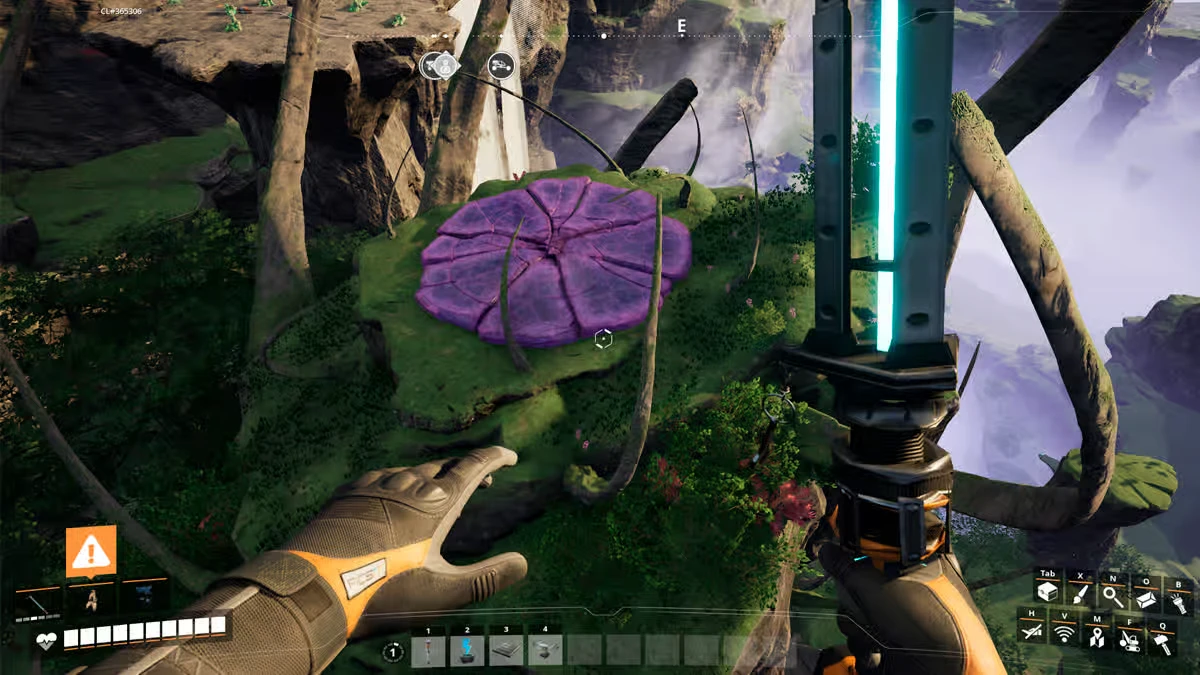The height and width of the screenshot is (675, 1200).
Task: Select hotbar slot 4 item
Action: click(545, 652)
